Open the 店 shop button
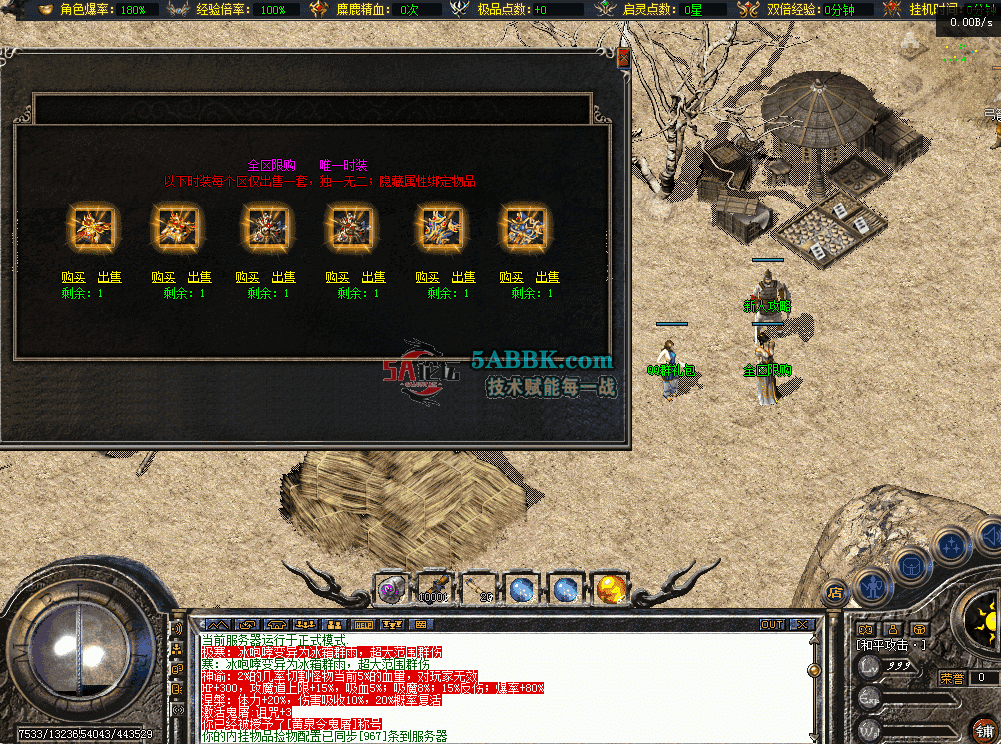The height and width of the screenshot is (744, 1001). (834, 592)
